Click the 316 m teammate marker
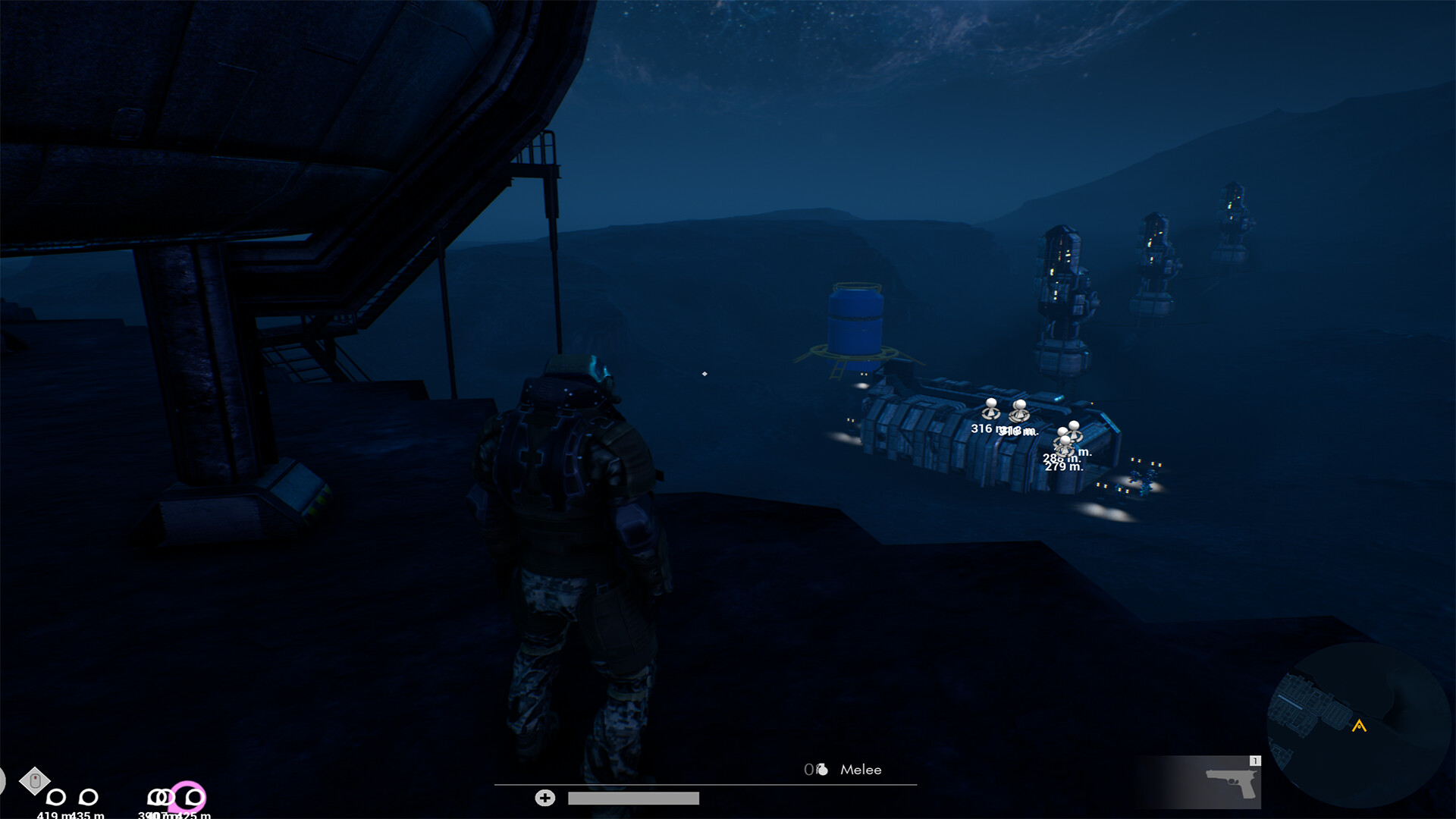Screen dimensions: 1456x819 pyautogui.click(x=991, y=409)
